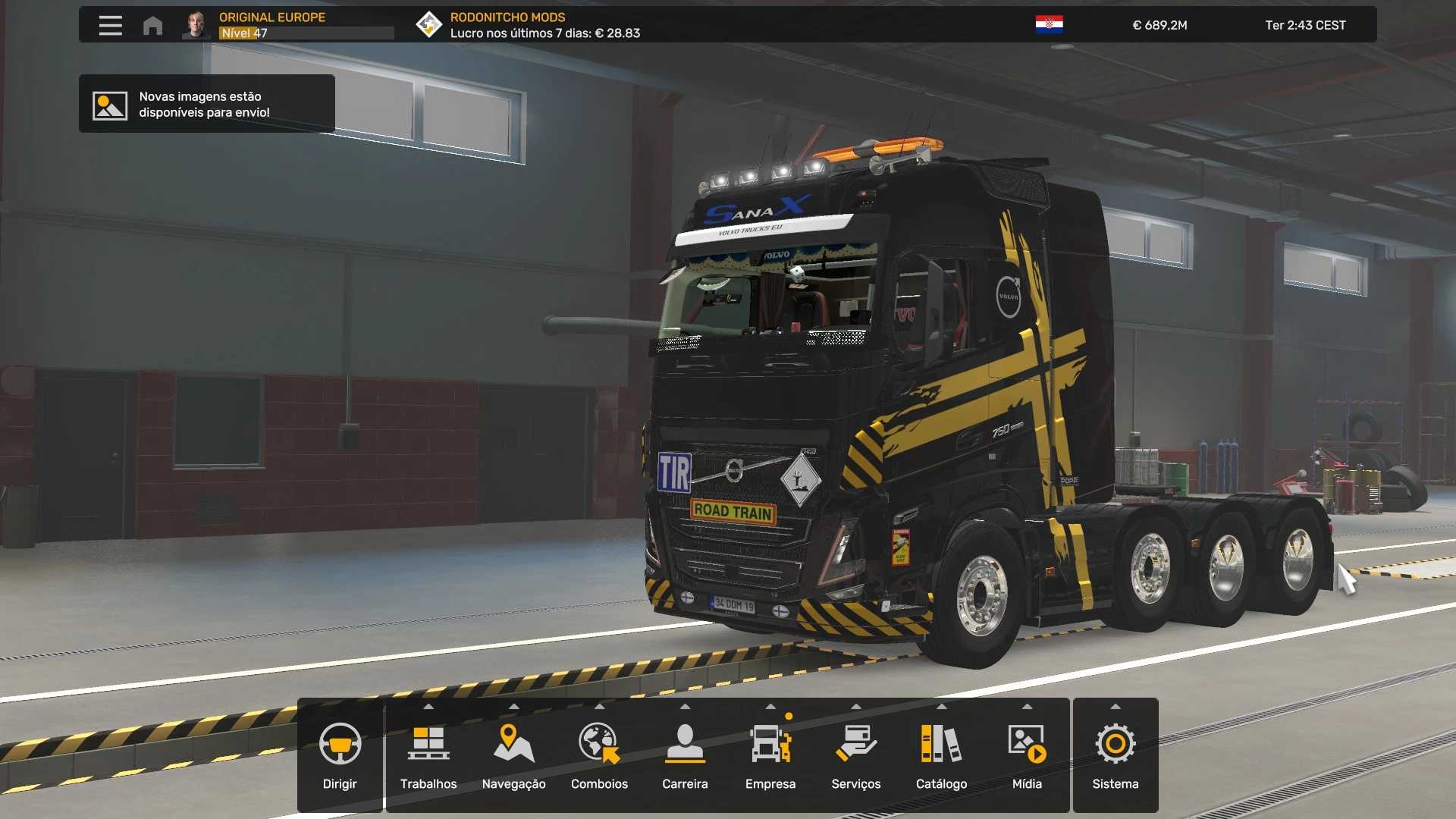Click the Croatian flag icon
Viewport: 1456px width, 819px height.
click(1049, 25)
